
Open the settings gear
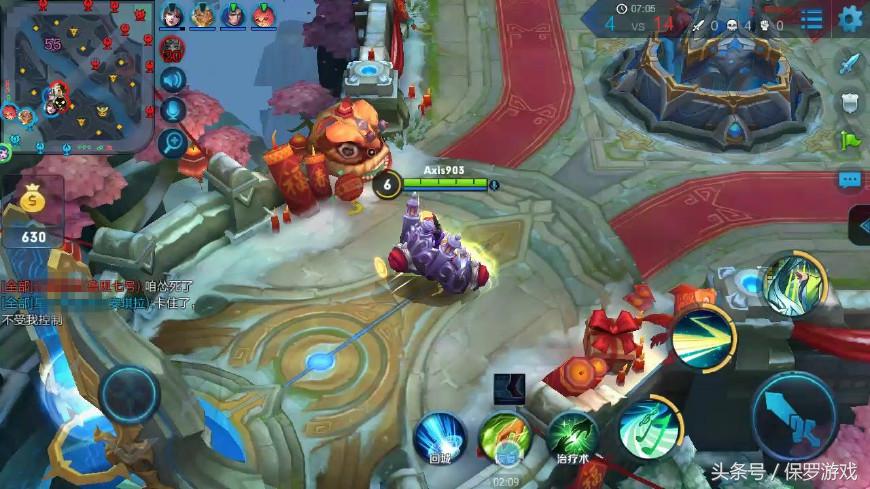pyautogui.click(x=851, y=18)
